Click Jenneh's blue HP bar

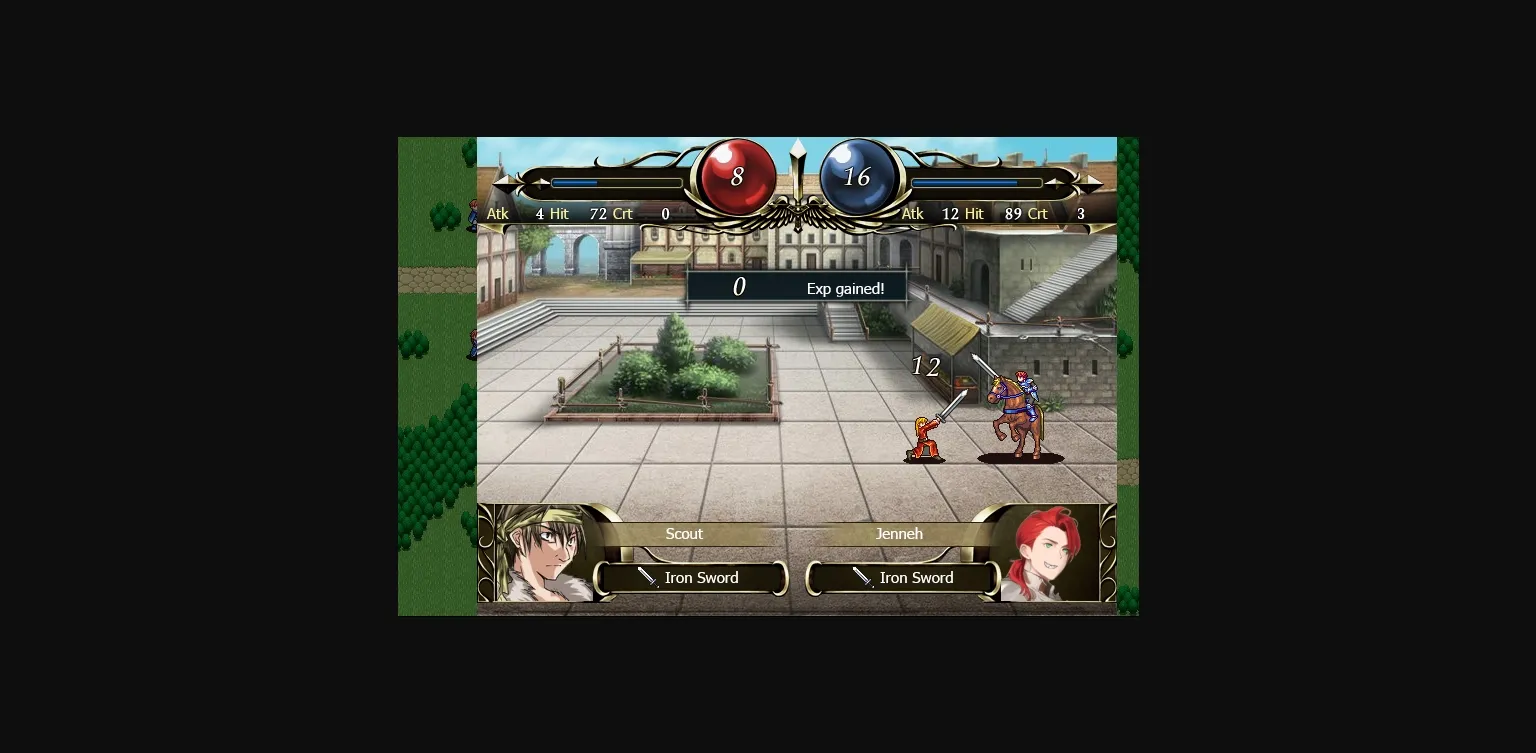975,183
